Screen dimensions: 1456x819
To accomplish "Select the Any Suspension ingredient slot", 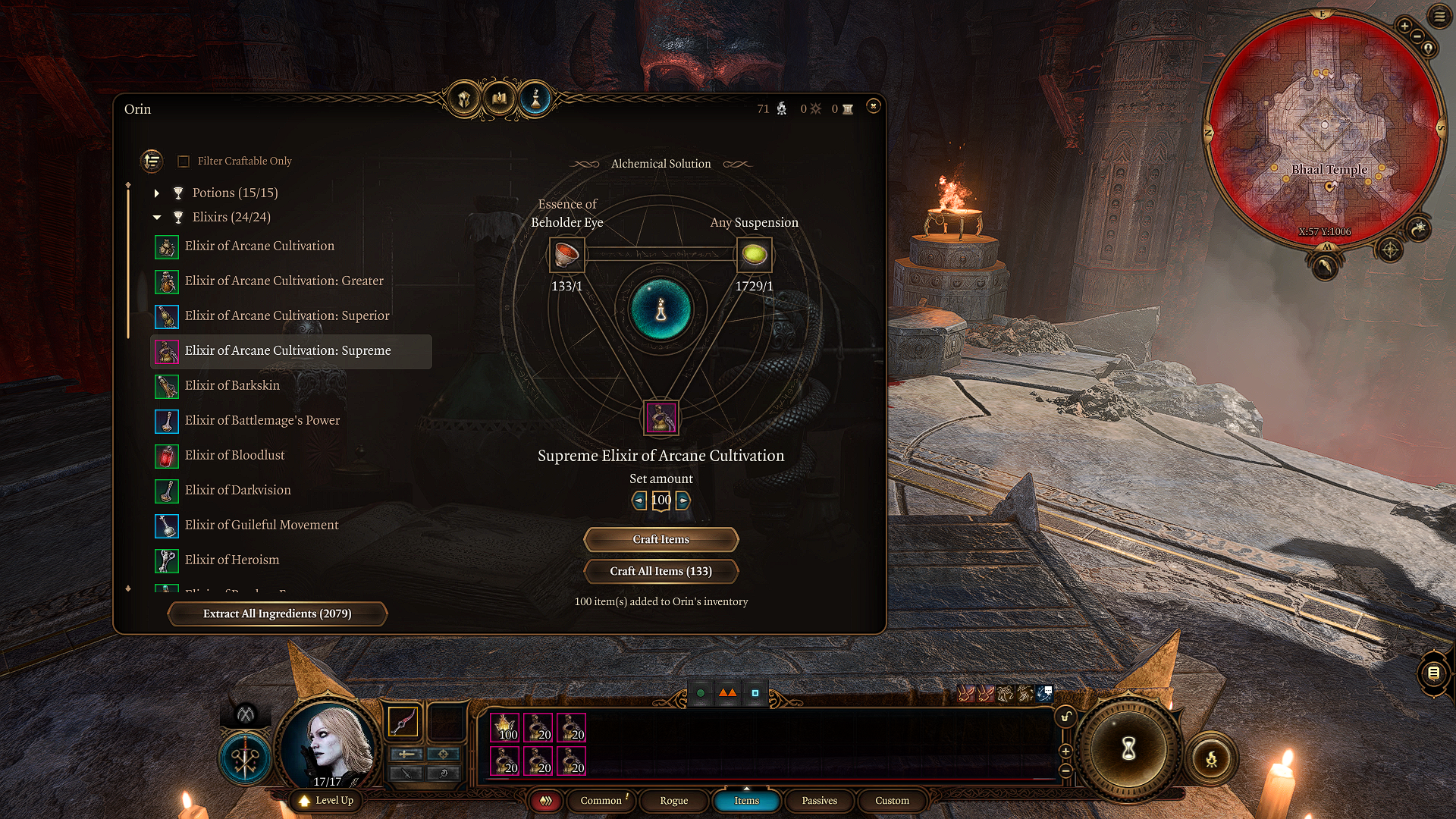I will [754, 255].
